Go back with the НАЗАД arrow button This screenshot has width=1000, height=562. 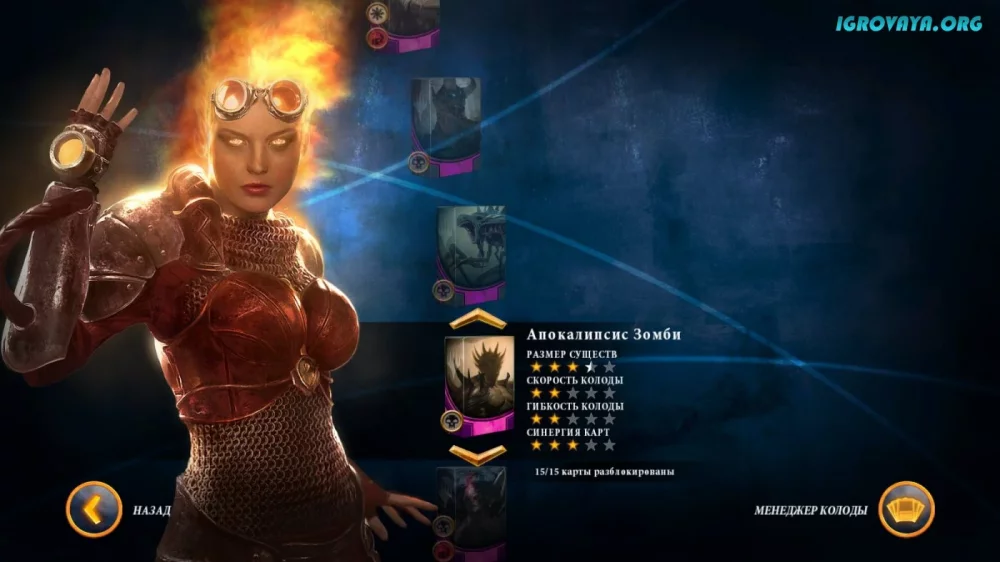click(x=93, y=509)
